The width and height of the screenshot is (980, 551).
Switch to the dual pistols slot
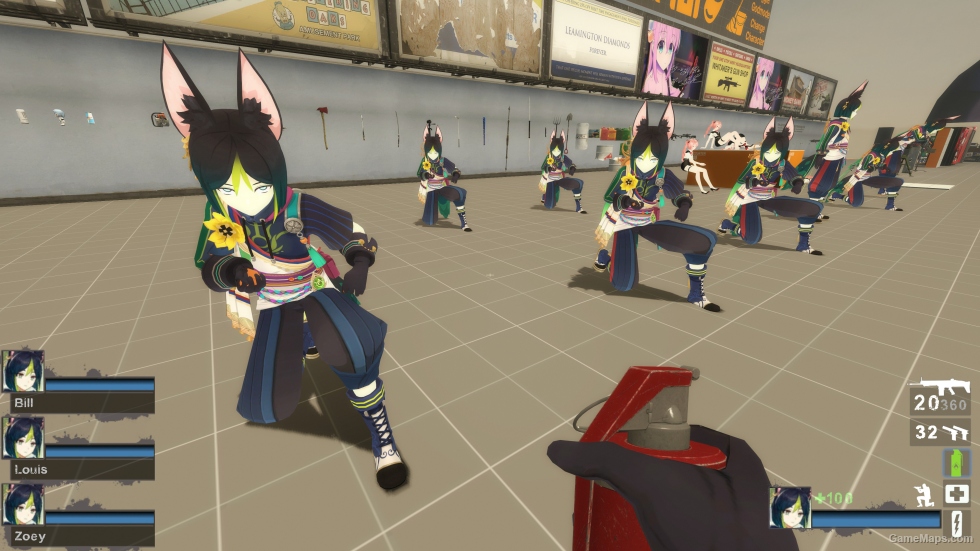(x=956, y=432)
